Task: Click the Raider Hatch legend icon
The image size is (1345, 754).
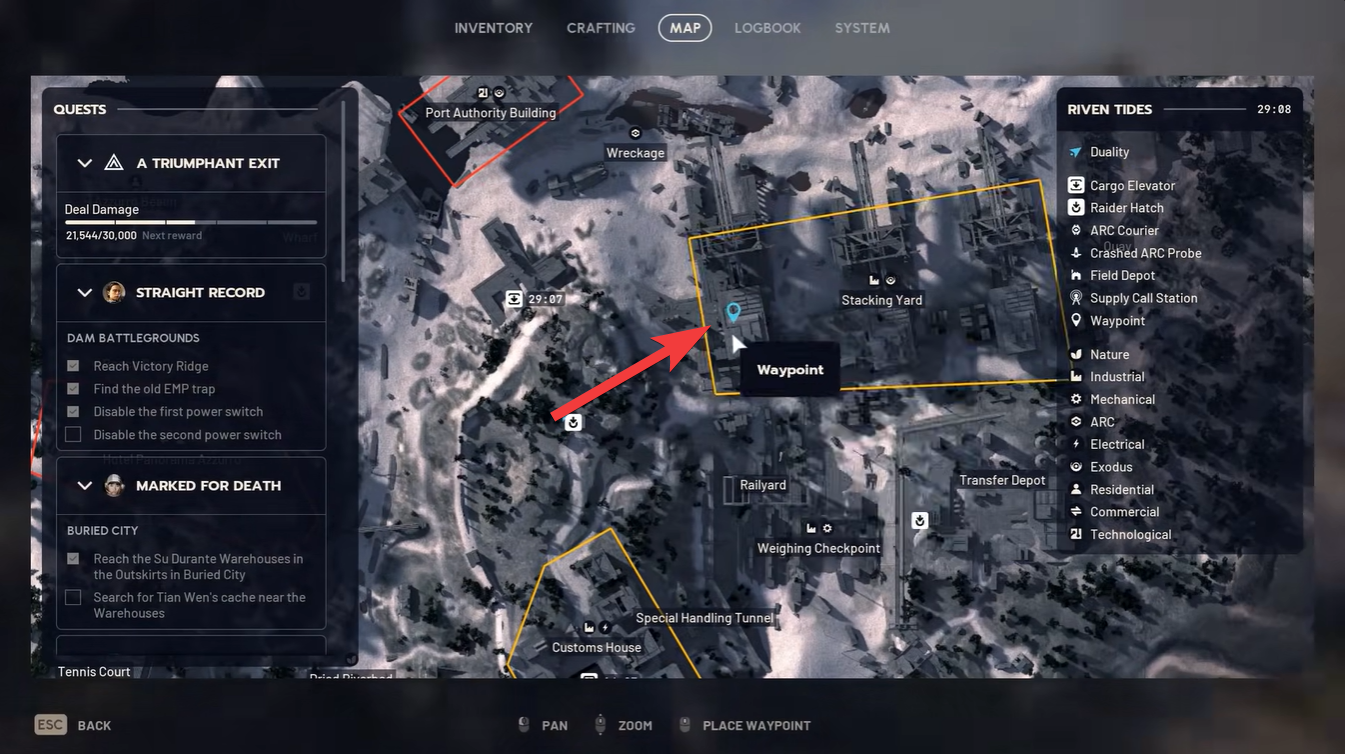Action: point(1074,207)
